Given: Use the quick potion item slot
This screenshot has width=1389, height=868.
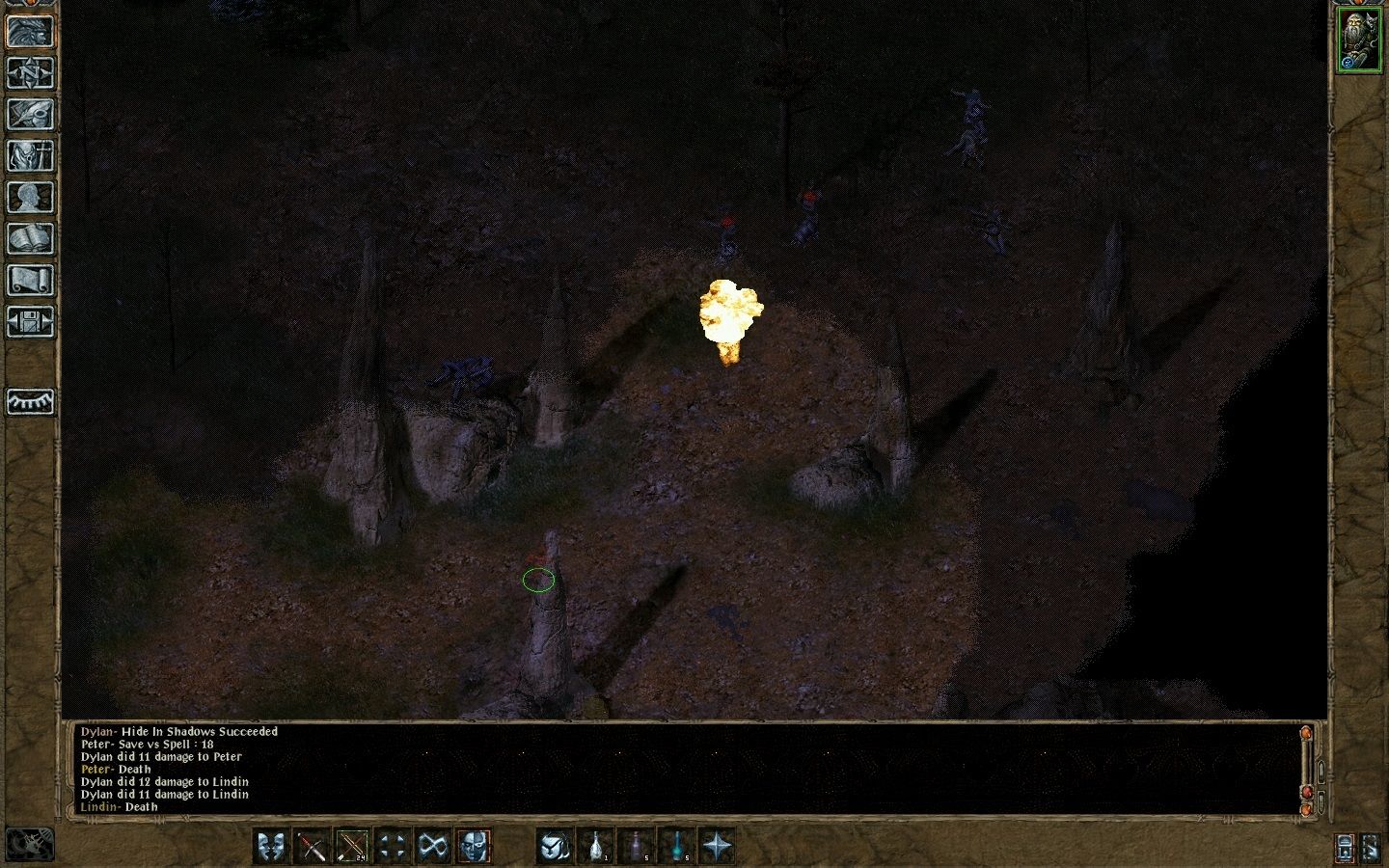Looking at the screenshot, I should [595, 847].
